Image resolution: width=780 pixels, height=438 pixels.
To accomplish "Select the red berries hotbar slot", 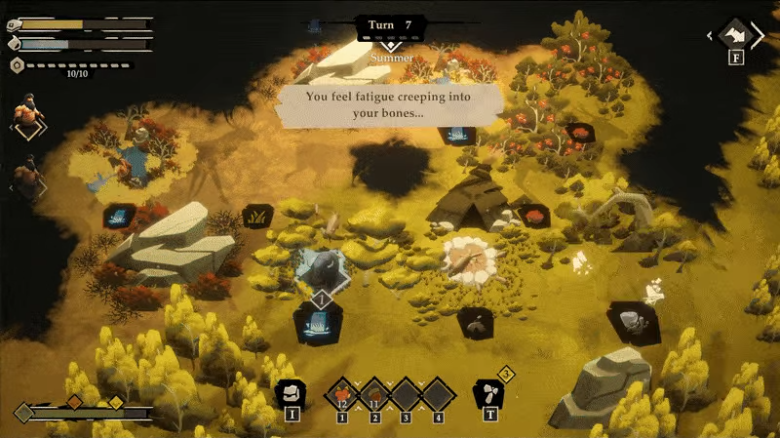I will (x=343, y=394).
